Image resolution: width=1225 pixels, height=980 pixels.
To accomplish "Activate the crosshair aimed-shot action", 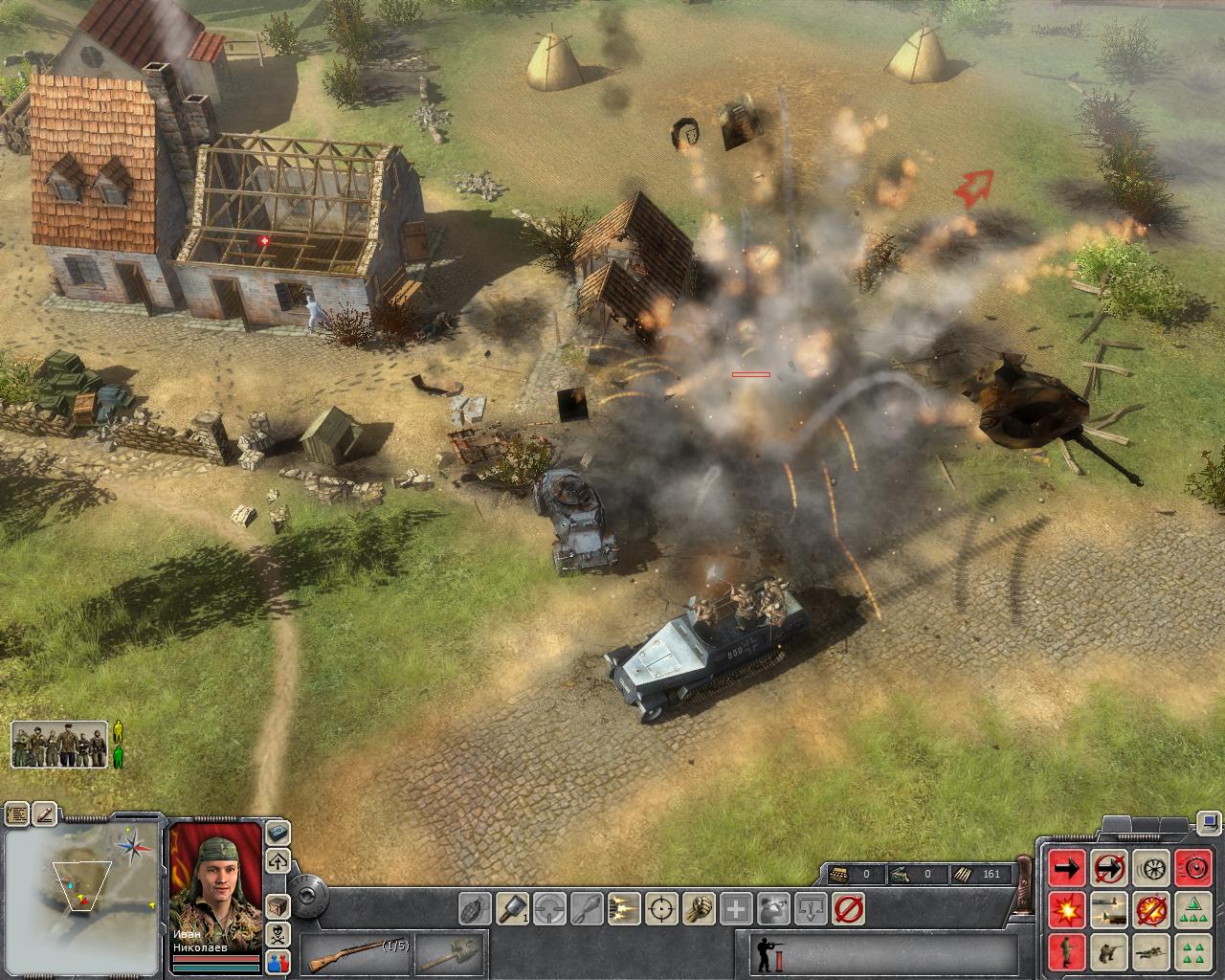I will [662, 907].
